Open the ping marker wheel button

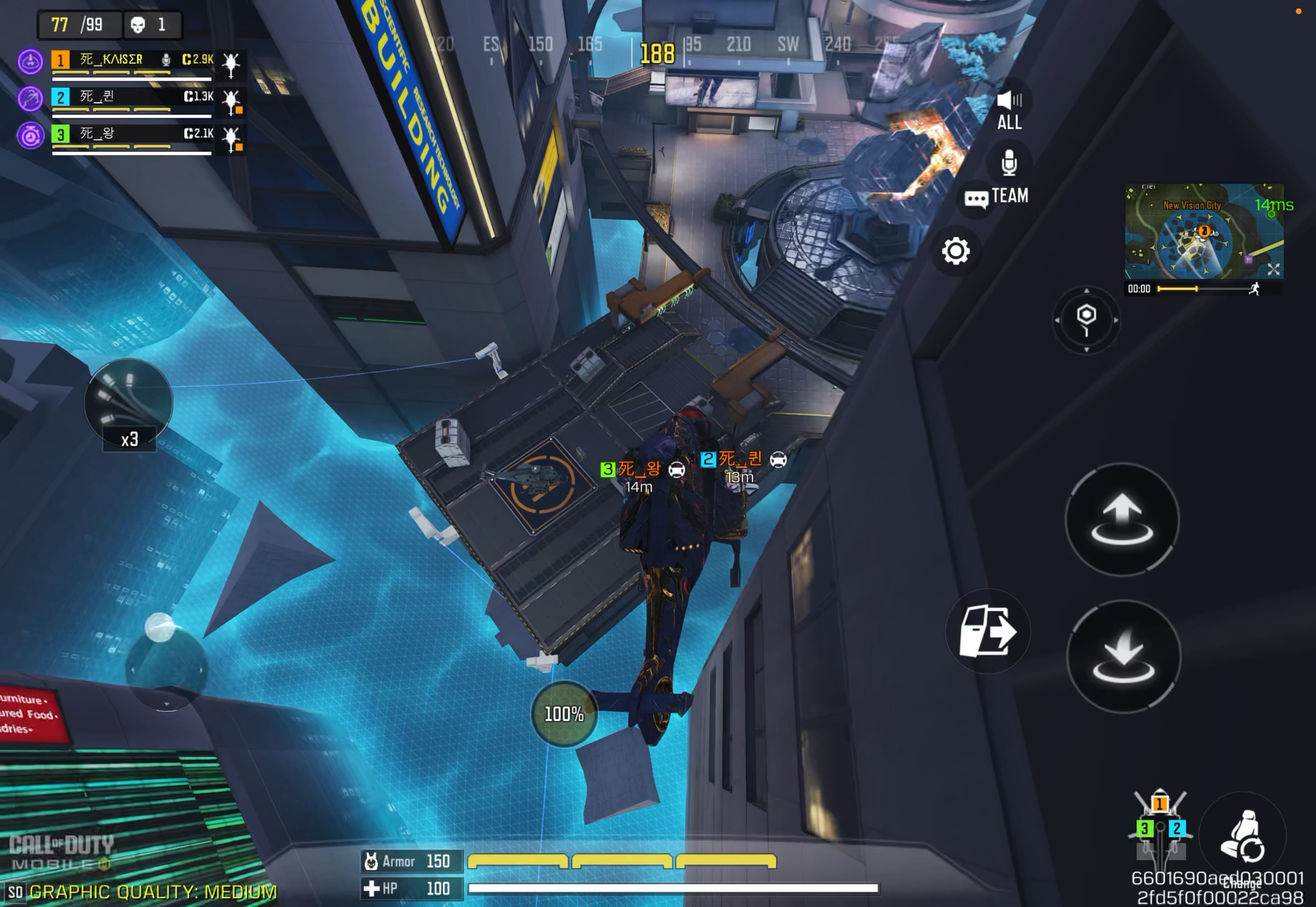(x=1086, y=320)
